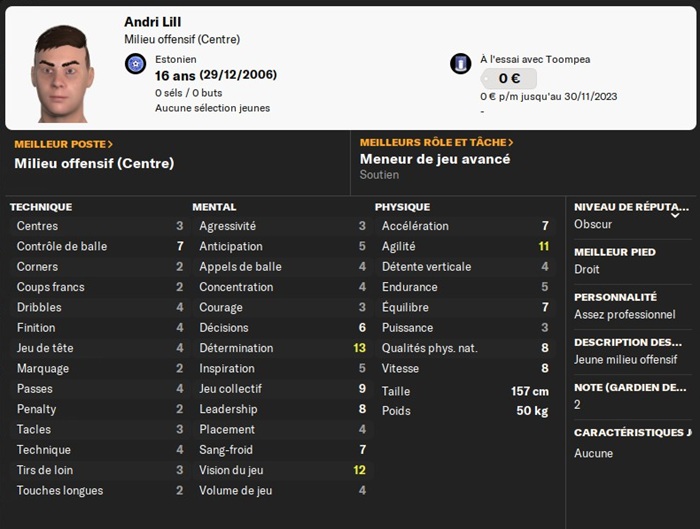
Task: Select the Estonian nationality flag icon
Action: tap(136, 64)
